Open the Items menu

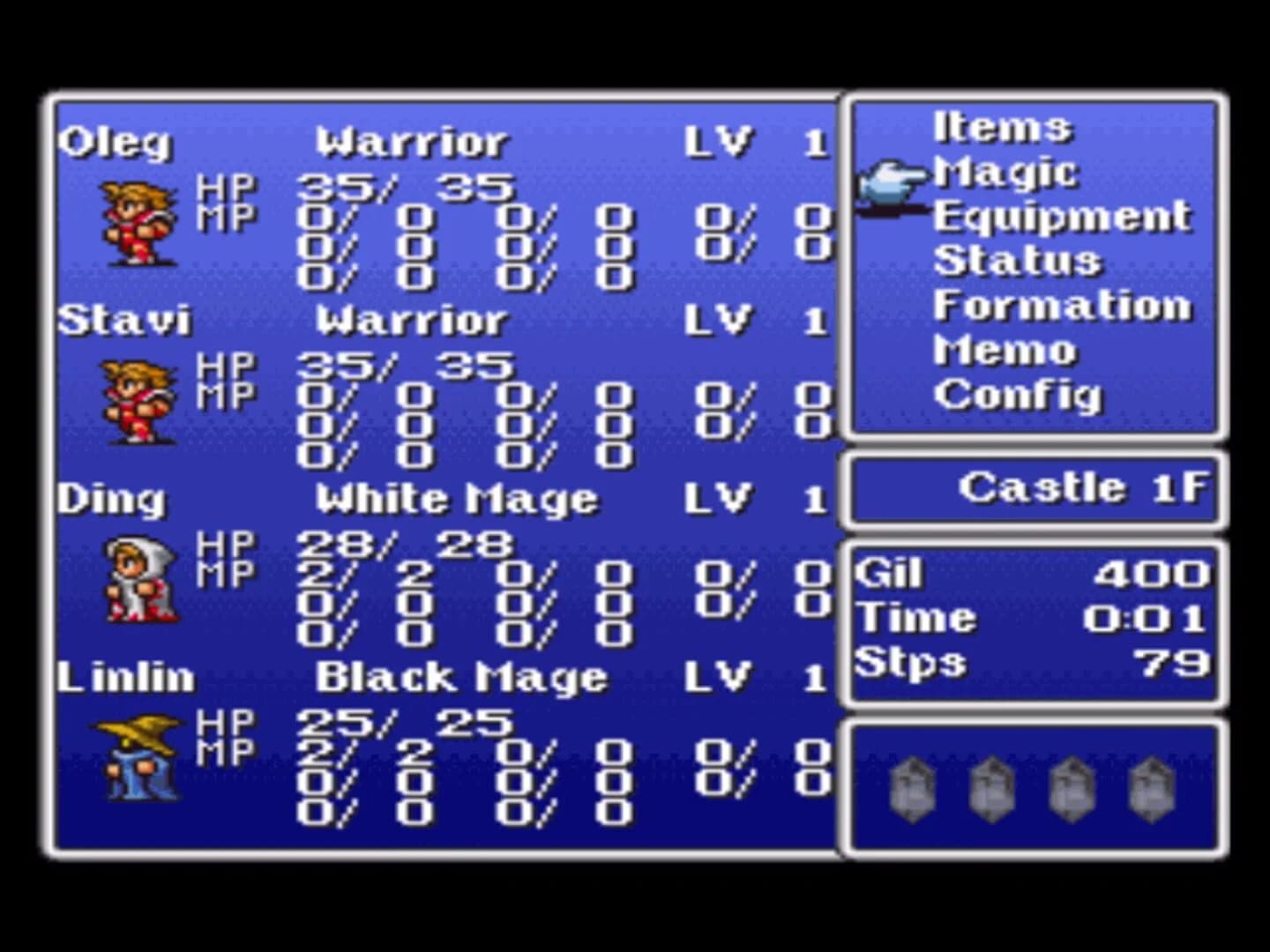click(1003, 128)
